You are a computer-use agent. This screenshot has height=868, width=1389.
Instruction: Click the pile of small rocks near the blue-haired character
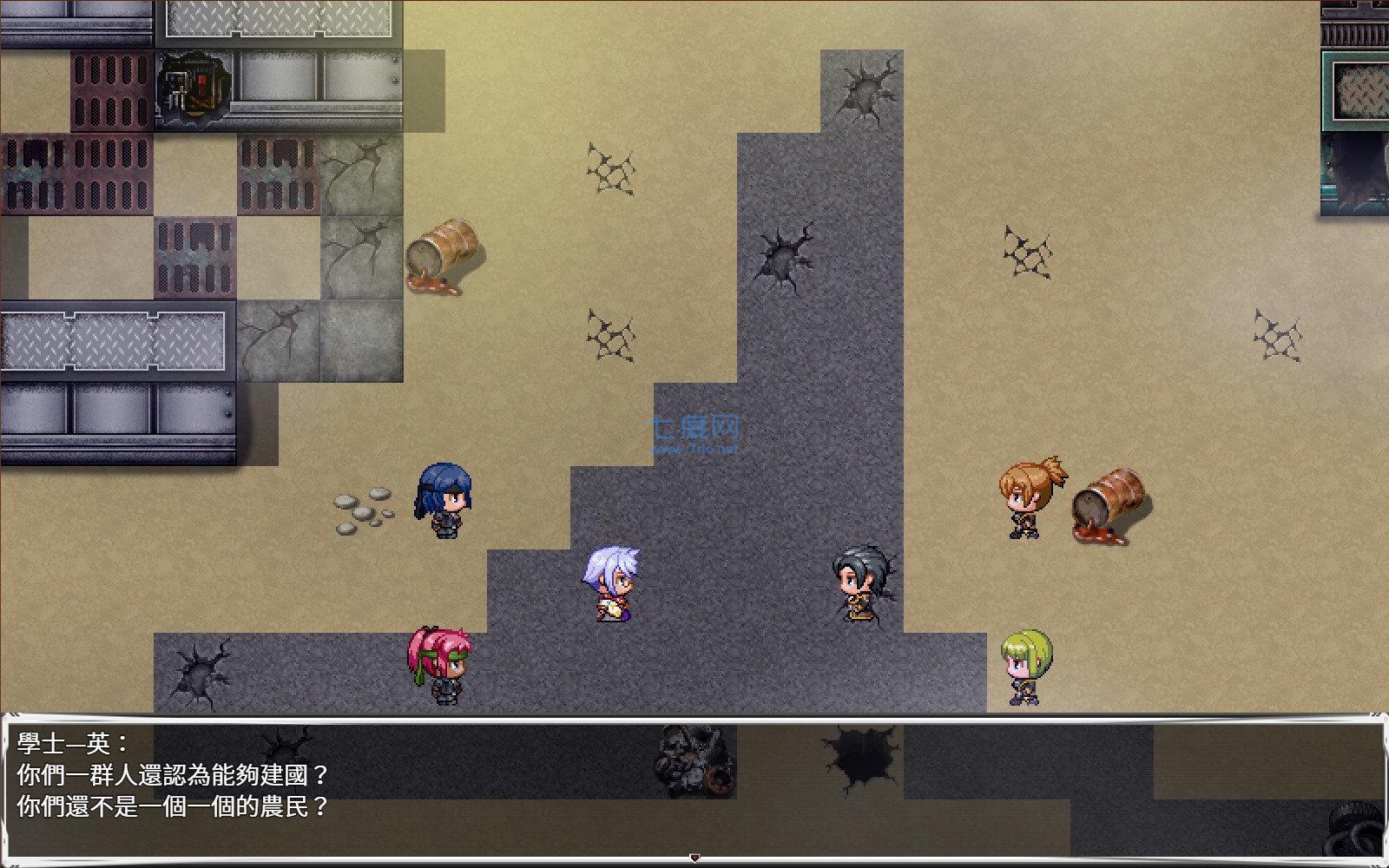click(365, 508)
